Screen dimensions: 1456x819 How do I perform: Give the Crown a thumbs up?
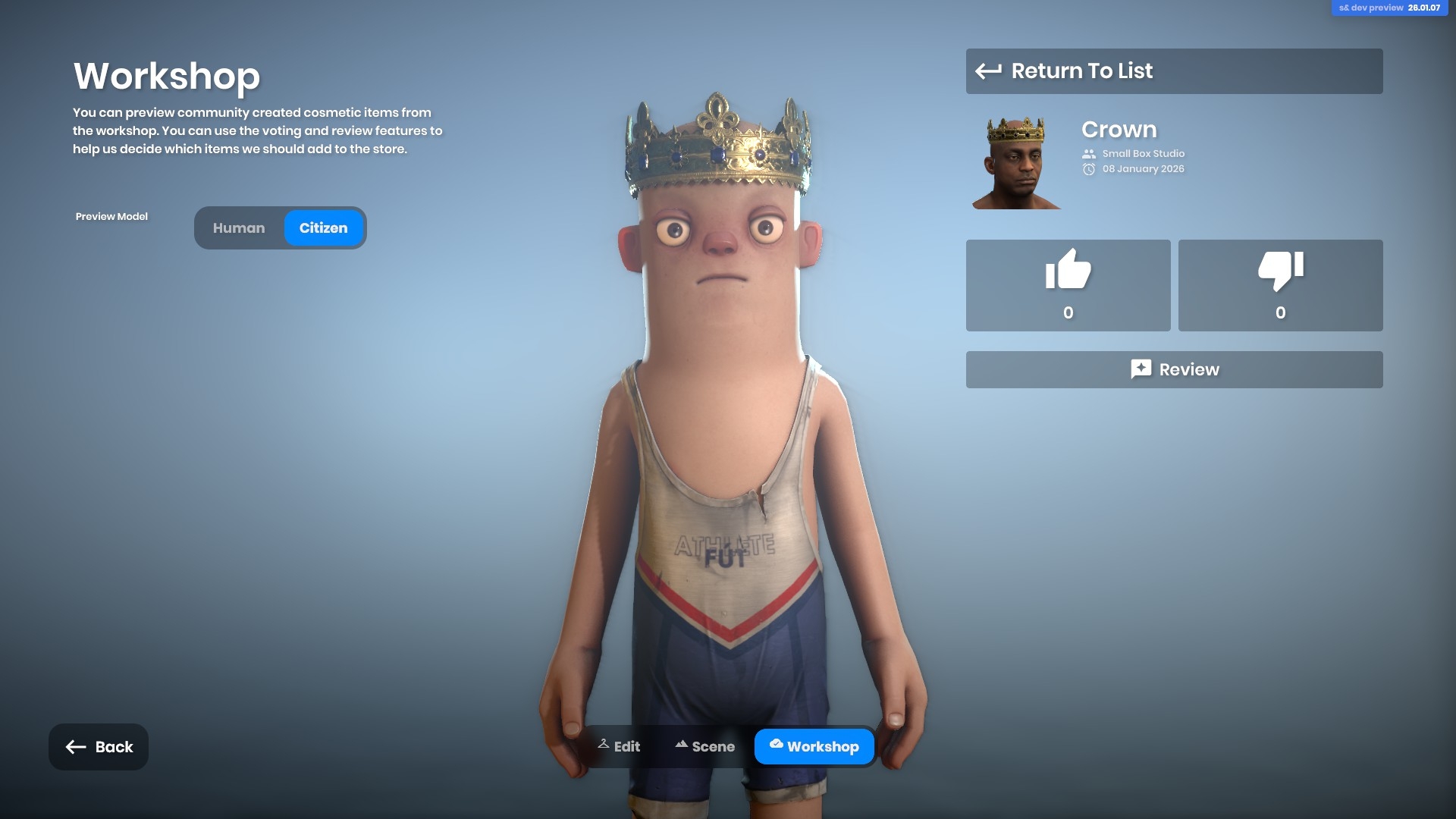pyautogui.click(x=1068, y=285)
